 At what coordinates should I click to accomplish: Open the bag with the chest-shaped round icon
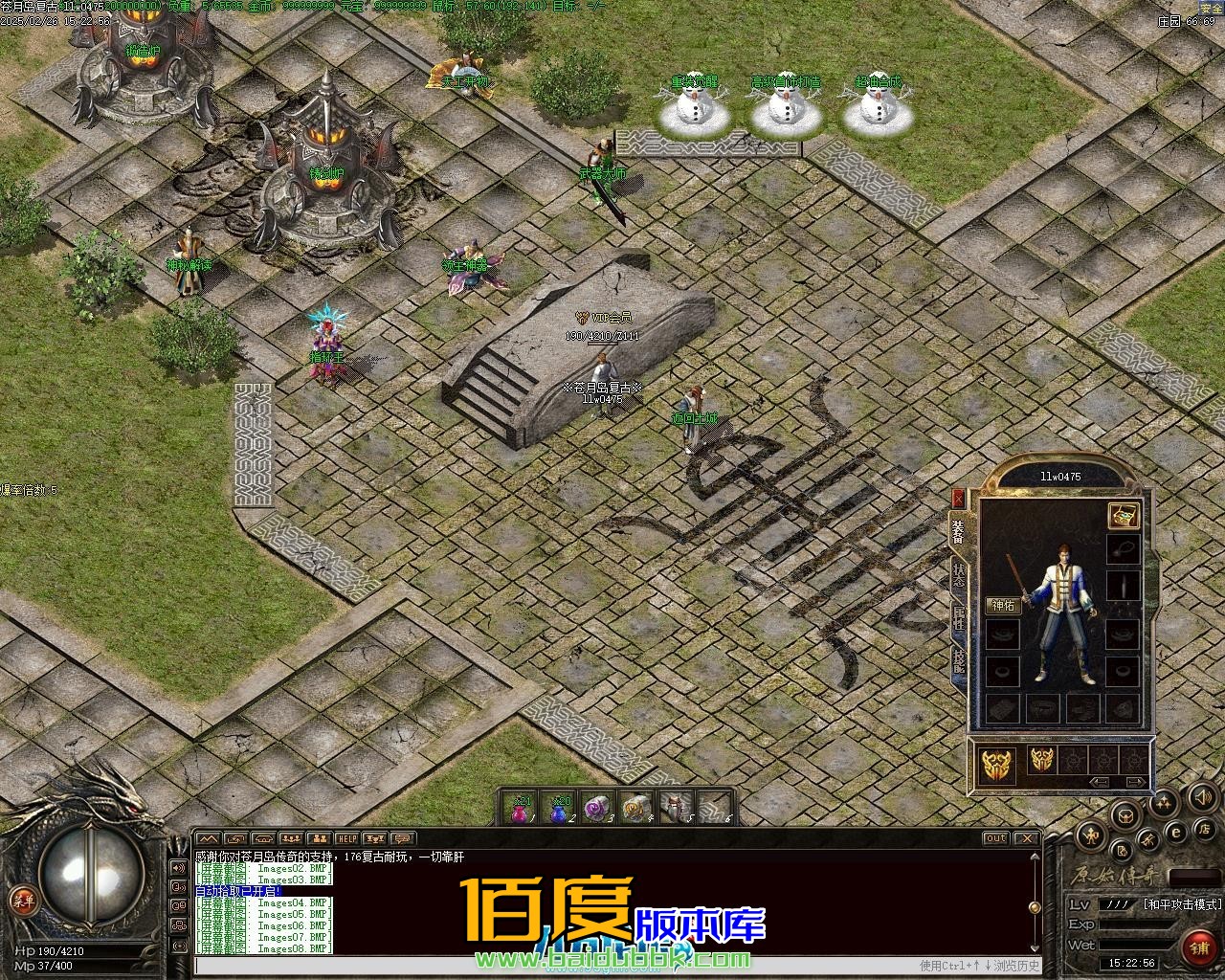coord(1125,815)
